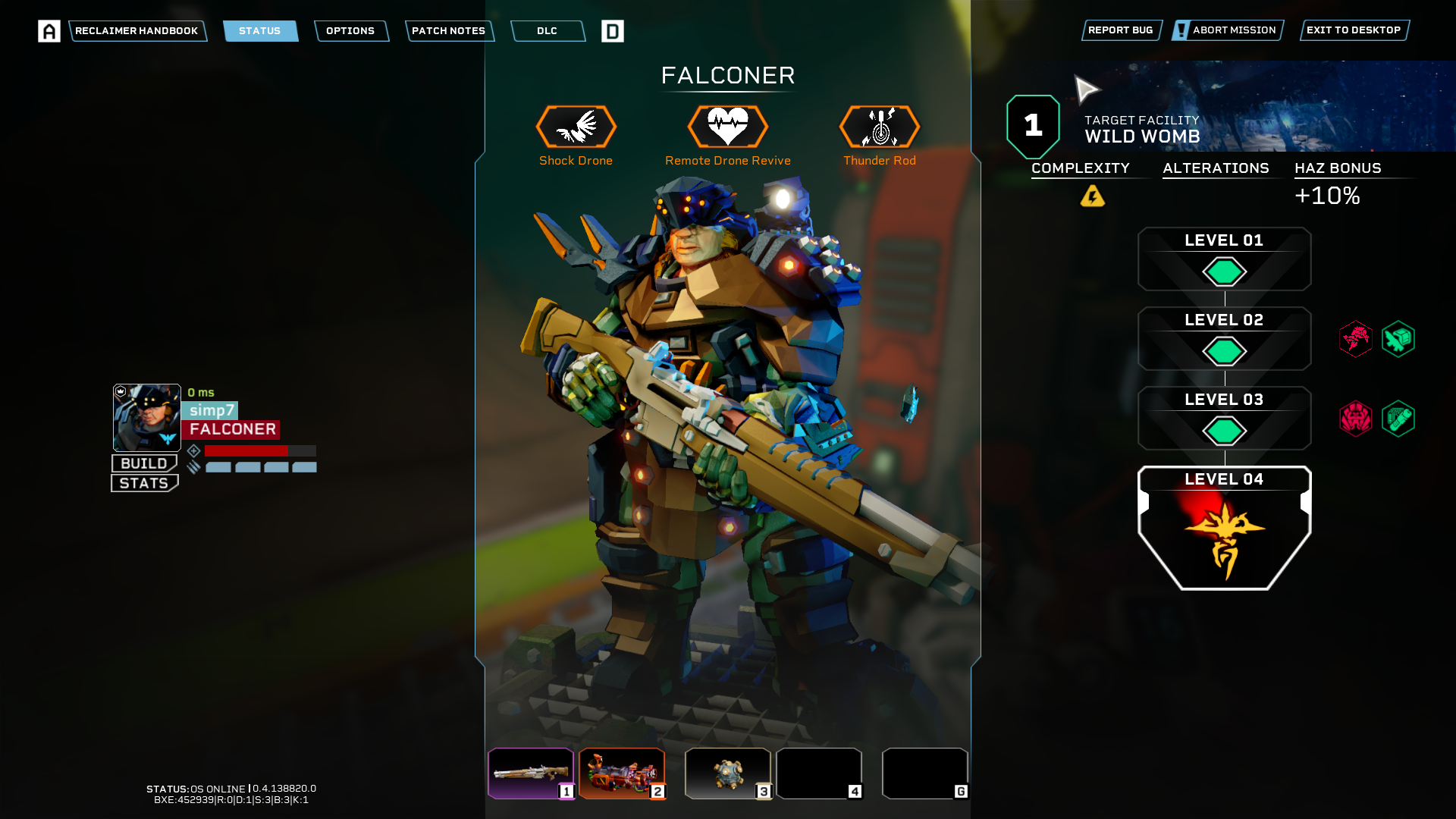The height and width of the screenshot is (819, 1456).
Task: Choose the Remote Drone Revive ability
Action: click(728, 127)
